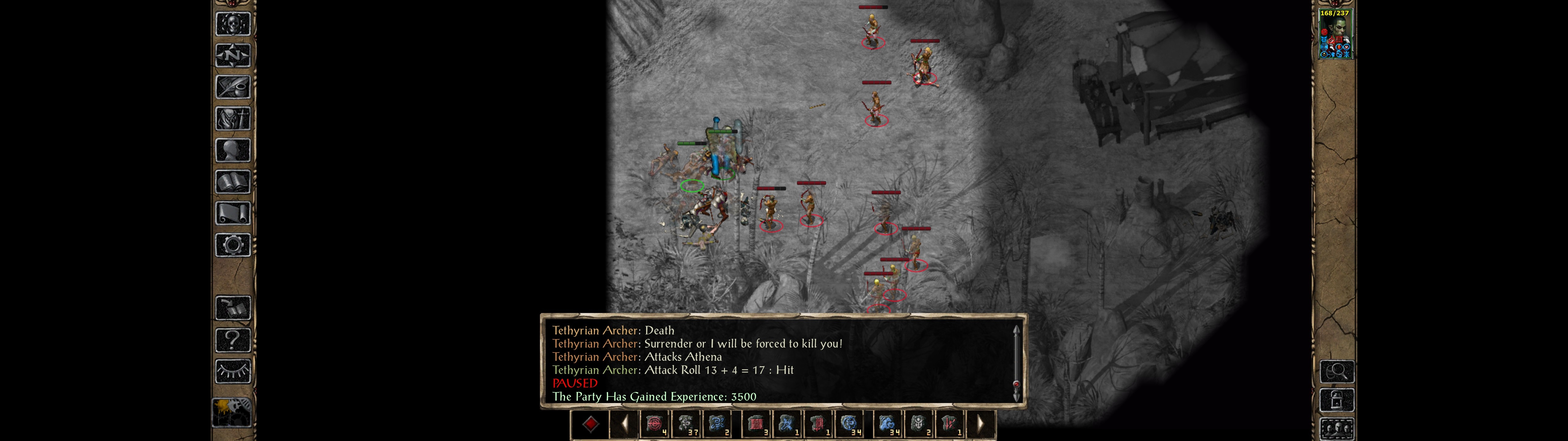Show the character record head icon
Screen dimensions: 1568x441
(232, 150)
